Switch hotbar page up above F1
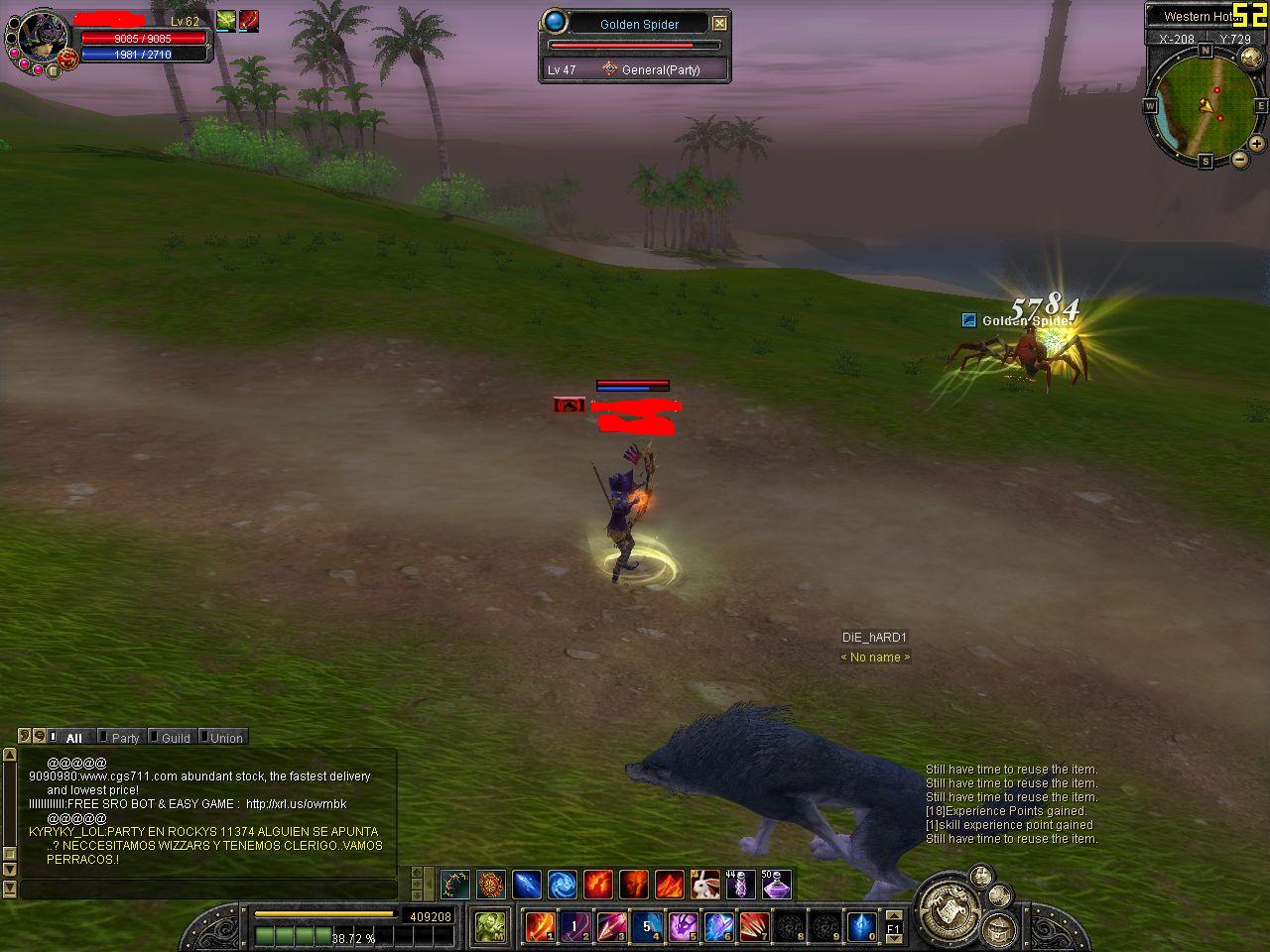This screenshot has height=952, width=1270. [x=894, y=916]
